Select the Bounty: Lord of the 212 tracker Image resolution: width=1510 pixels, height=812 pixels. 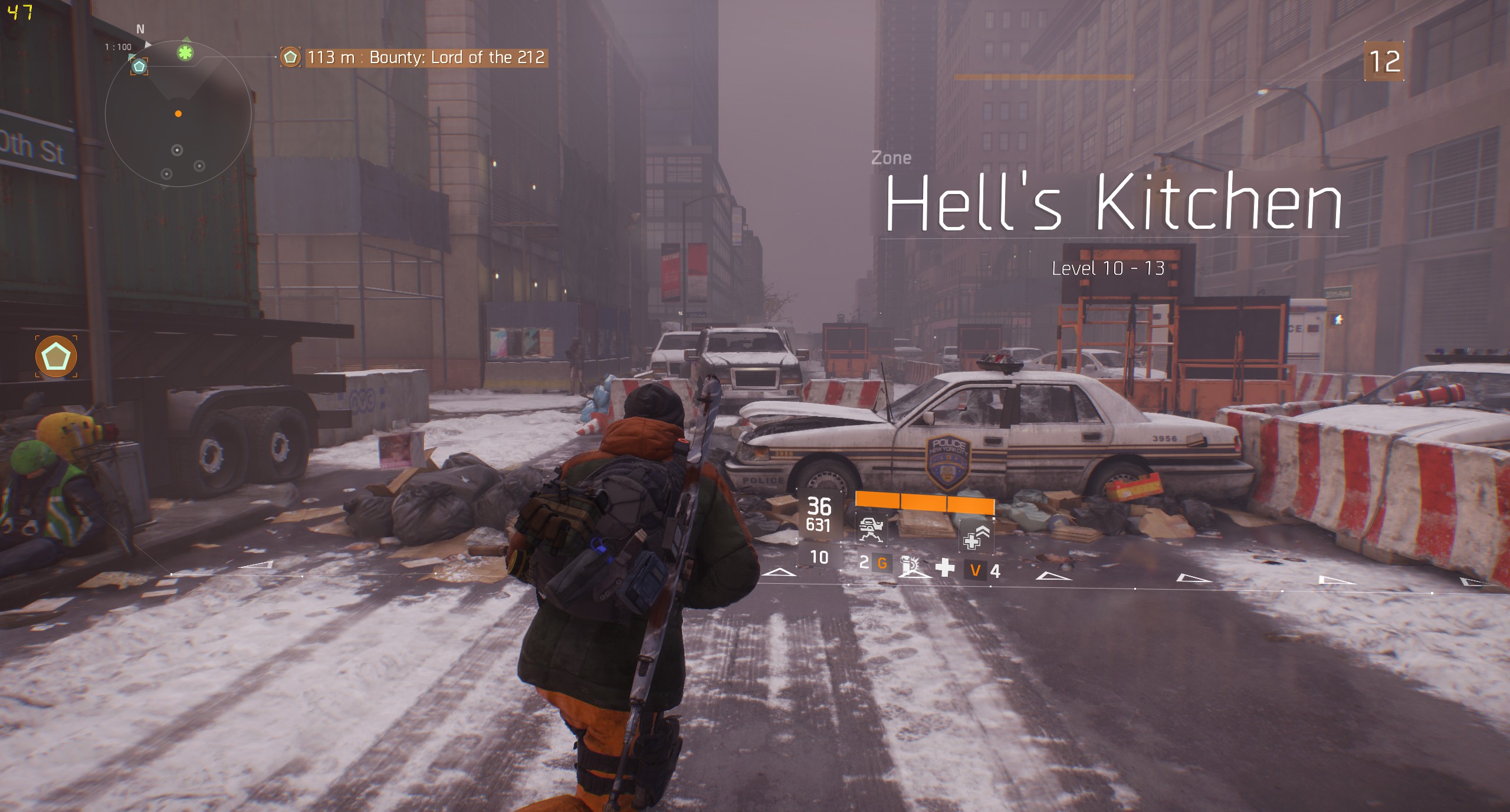point(426,57)
